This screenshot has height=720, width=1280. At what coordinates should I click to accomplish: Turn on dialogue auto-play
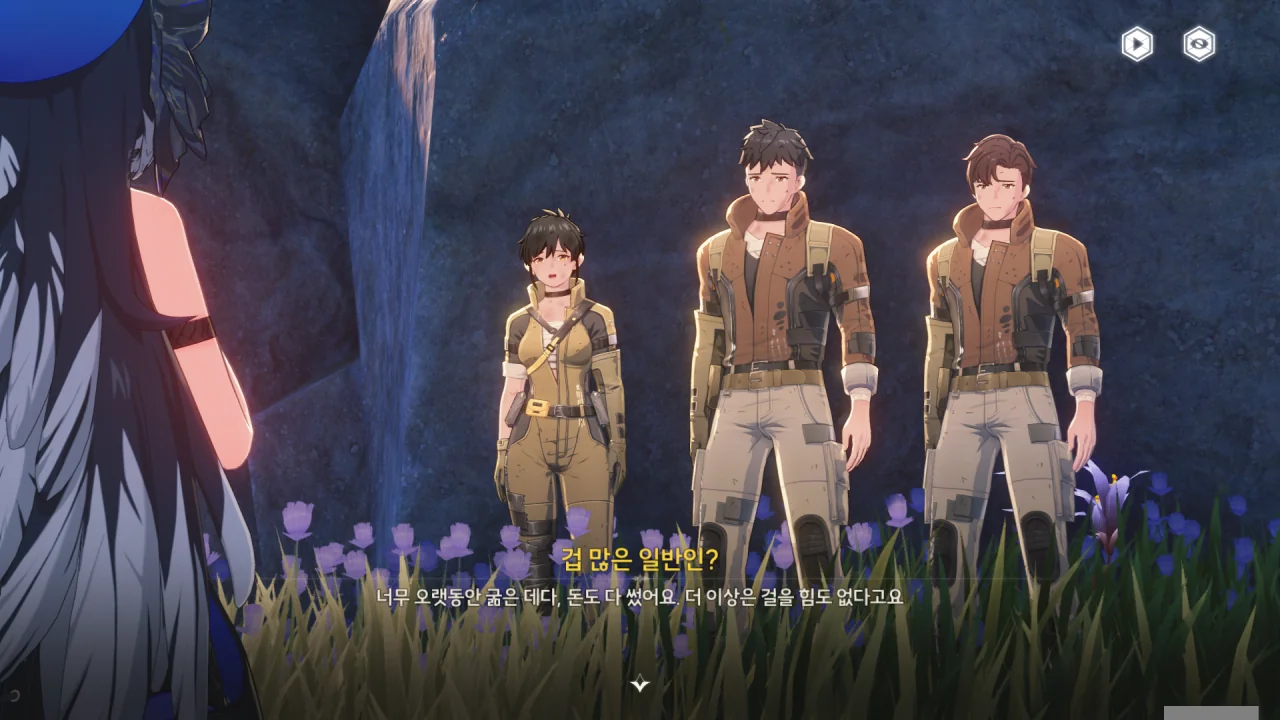pos(1137,44)
